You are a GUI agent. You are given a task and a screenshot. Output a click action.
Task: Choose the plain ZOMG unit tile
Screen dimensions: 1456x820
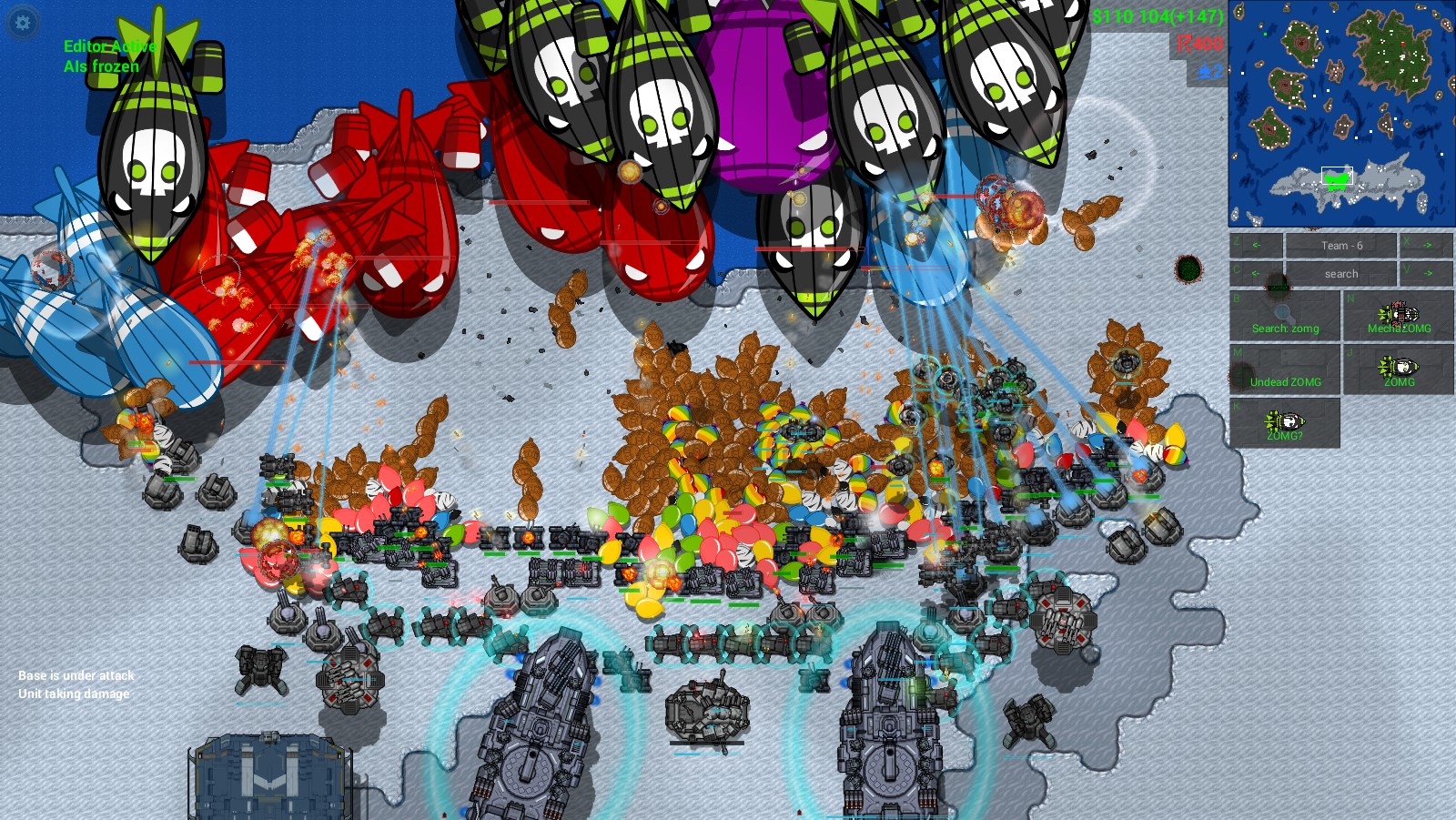click(1399, 370)
